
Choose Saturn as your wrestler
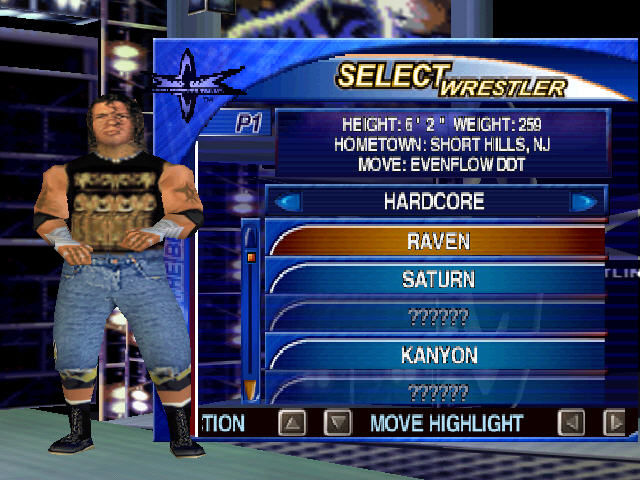click(x=437, y=279)
